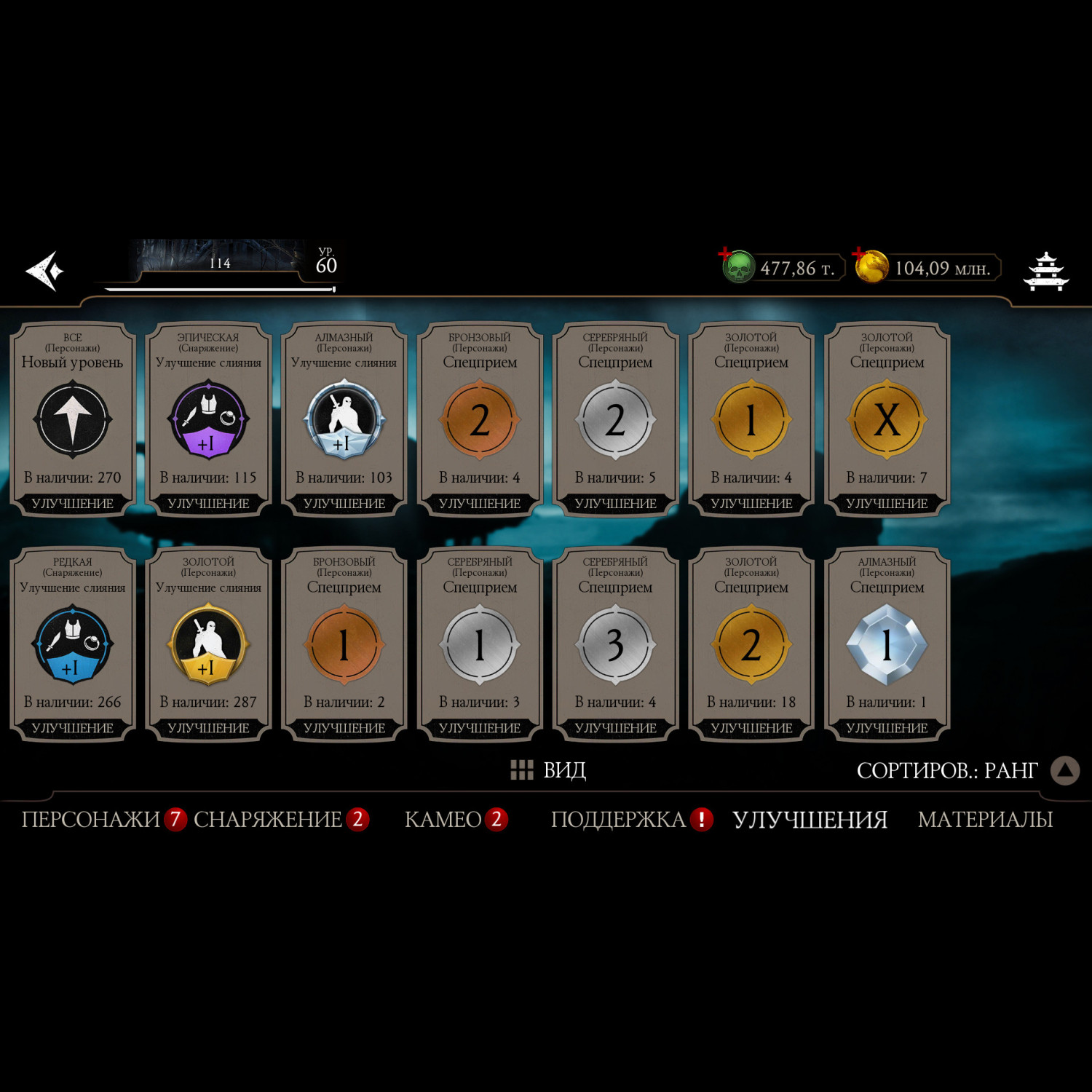Image resolution: width=1092 pixels, height=1092 pixels.
Task: Select the Новый уровень upgrade card
Action: point(73,420)
